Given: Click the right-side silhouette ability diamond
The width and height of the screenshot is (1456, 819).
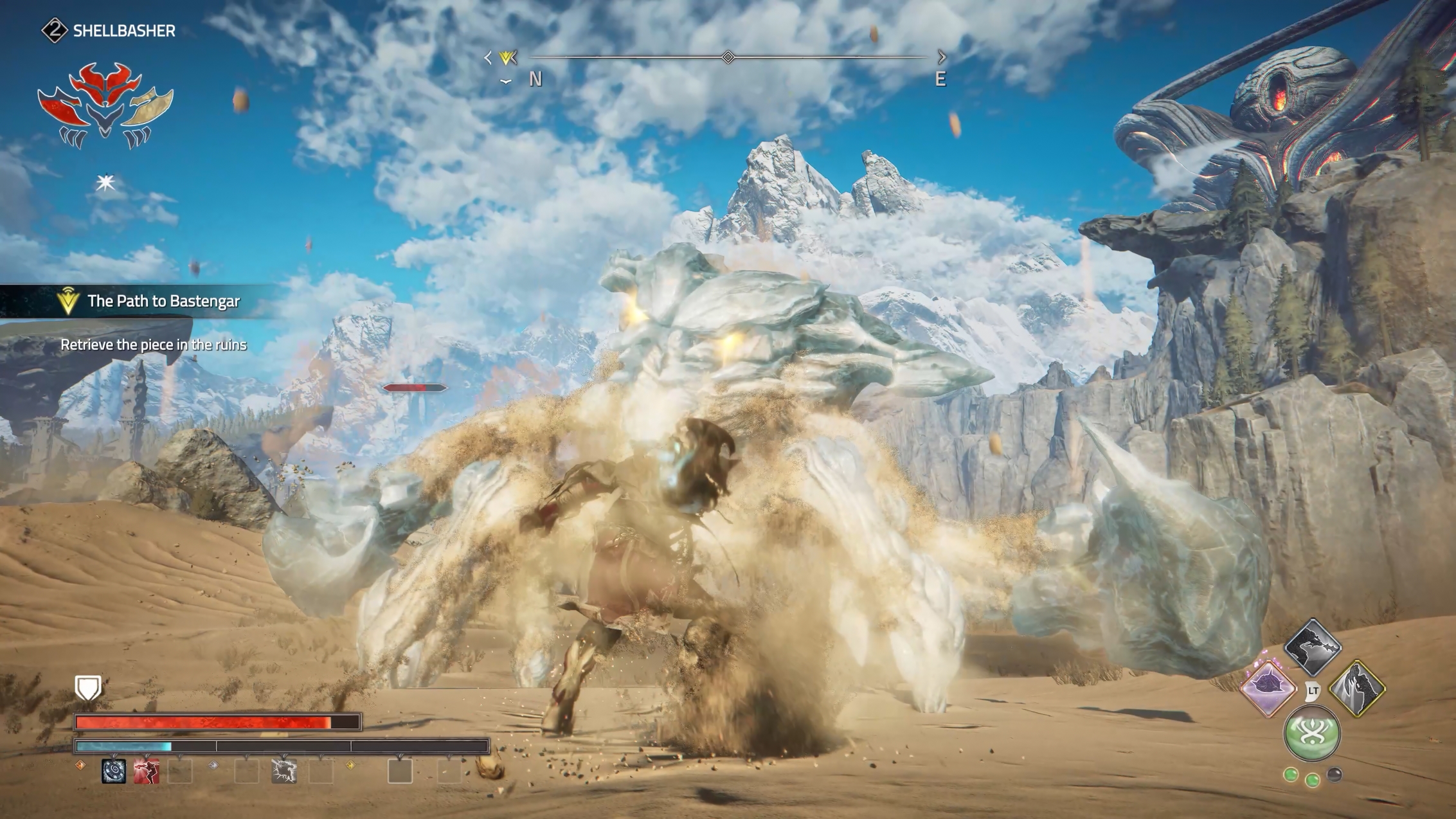Looking at the screenshot, I should click(x=1356, y=688).
